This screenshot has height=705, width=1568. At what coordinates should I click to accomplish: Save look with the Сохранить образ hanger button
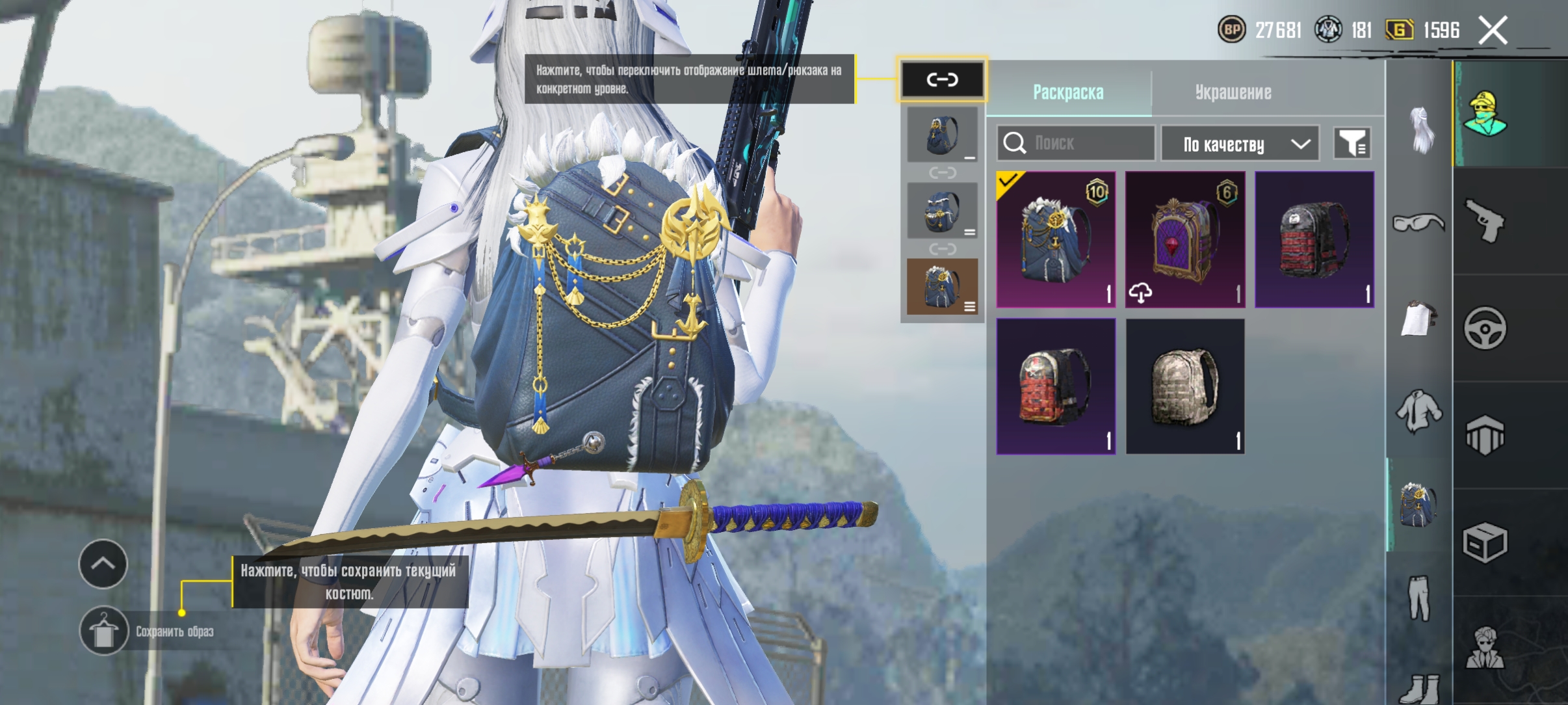[104, 631]
